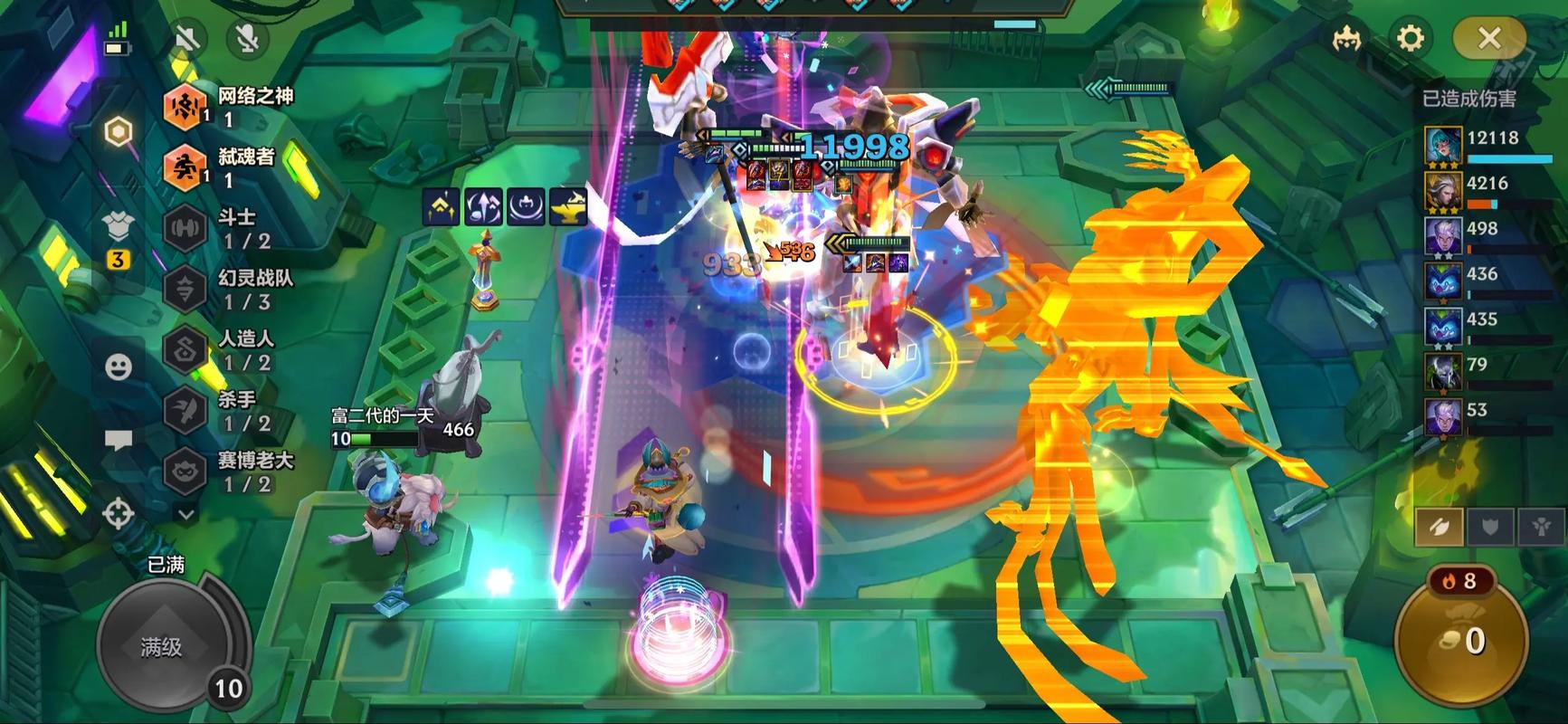View the 幻灵战队 trait details
The width and height of the screenshot is (1568, 724).
(x=229, y=289)
